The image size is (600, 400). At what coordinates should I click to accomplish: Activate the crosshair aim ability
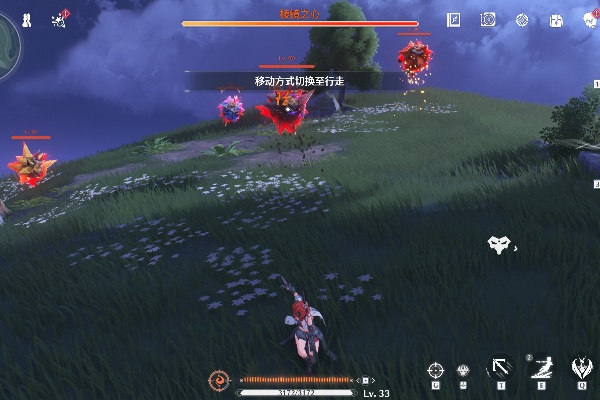[435, 369]
